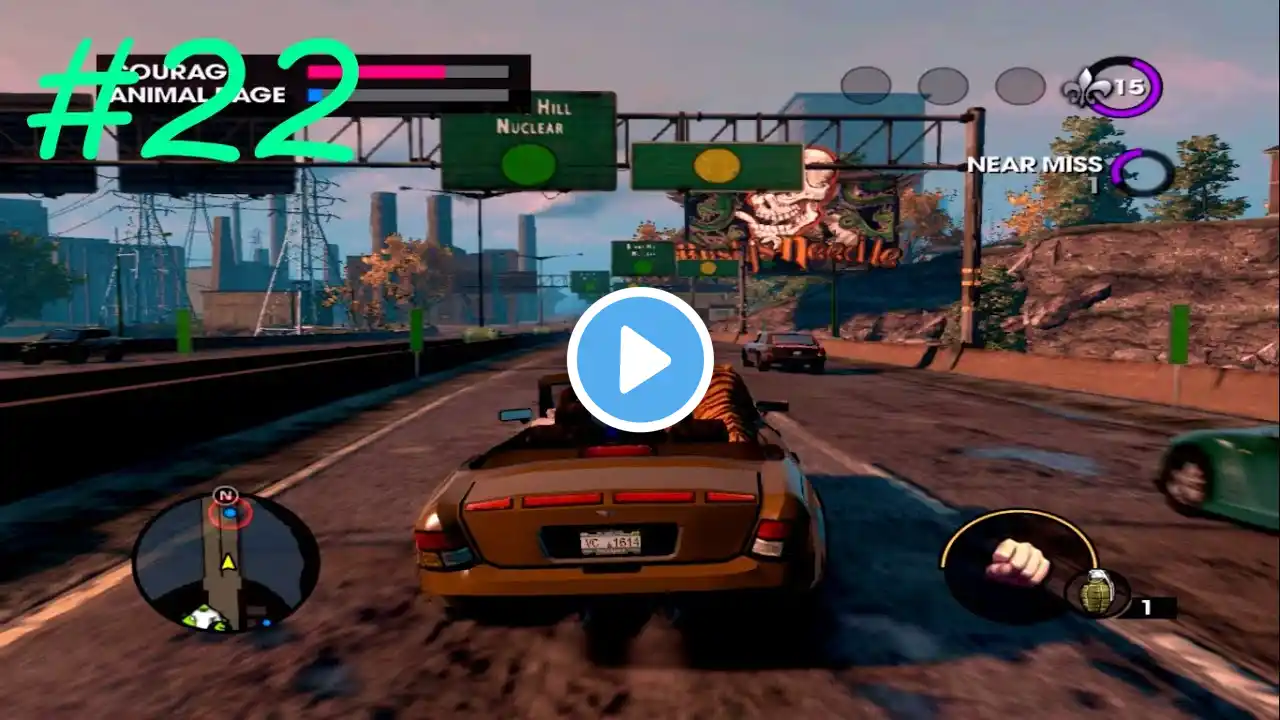Play the video
The image size is (1280, 720).
(x=640, y=360)
